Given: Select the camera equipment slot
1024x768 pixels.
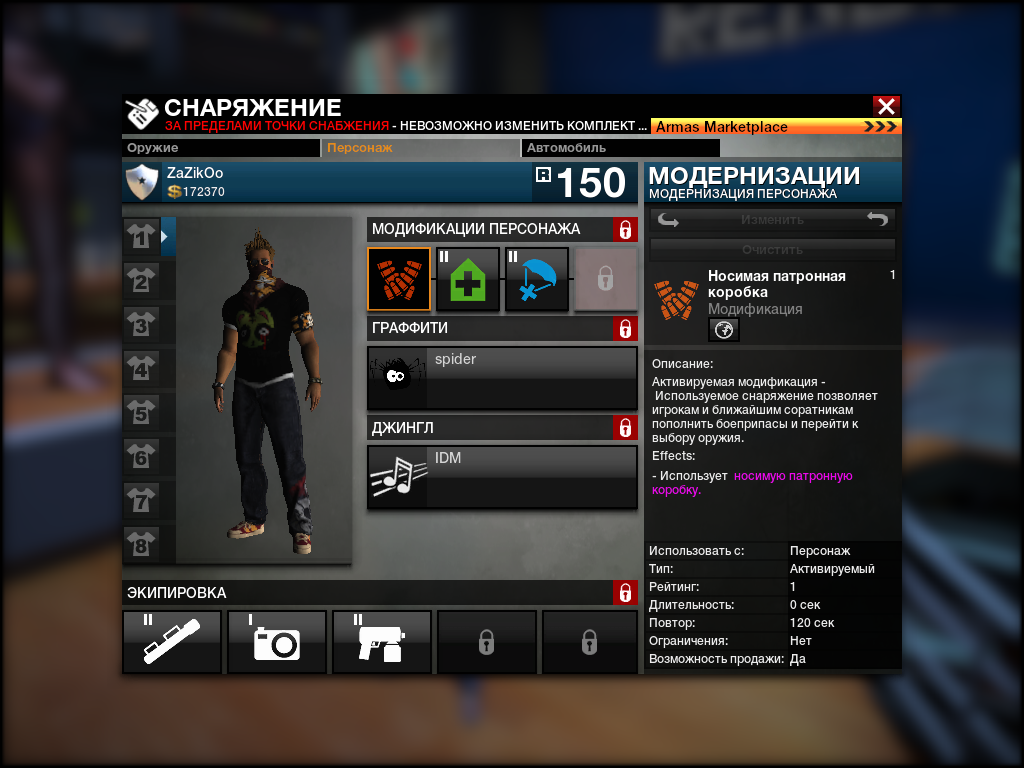Looking at the screenshot, I should coord(277,642).
